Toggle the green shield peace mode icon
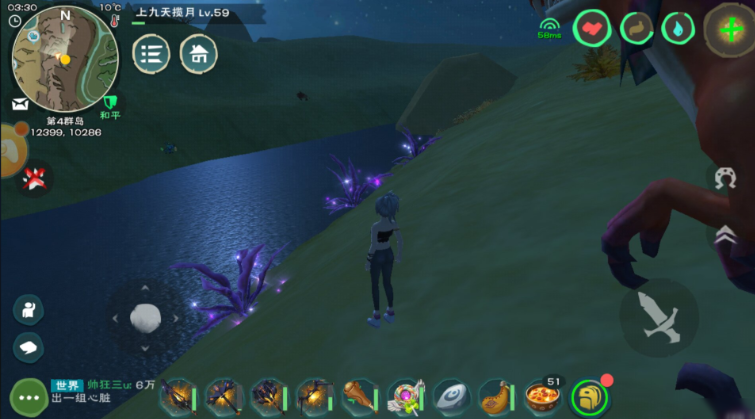The width and height of the screenshot is (755, 419). pos(111,102)
